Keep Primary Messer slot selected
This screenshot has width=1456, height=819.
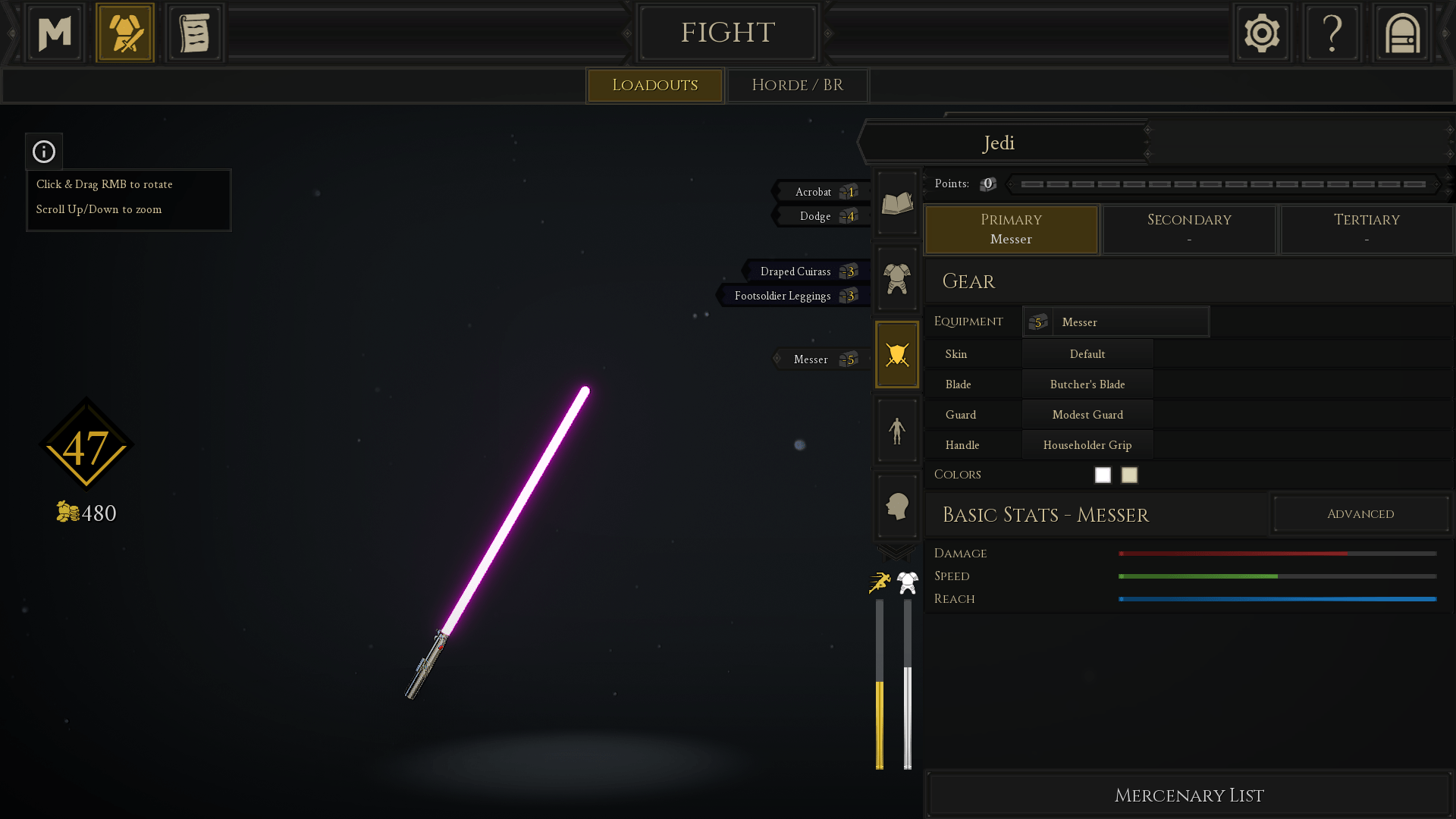pos(1011,229)
